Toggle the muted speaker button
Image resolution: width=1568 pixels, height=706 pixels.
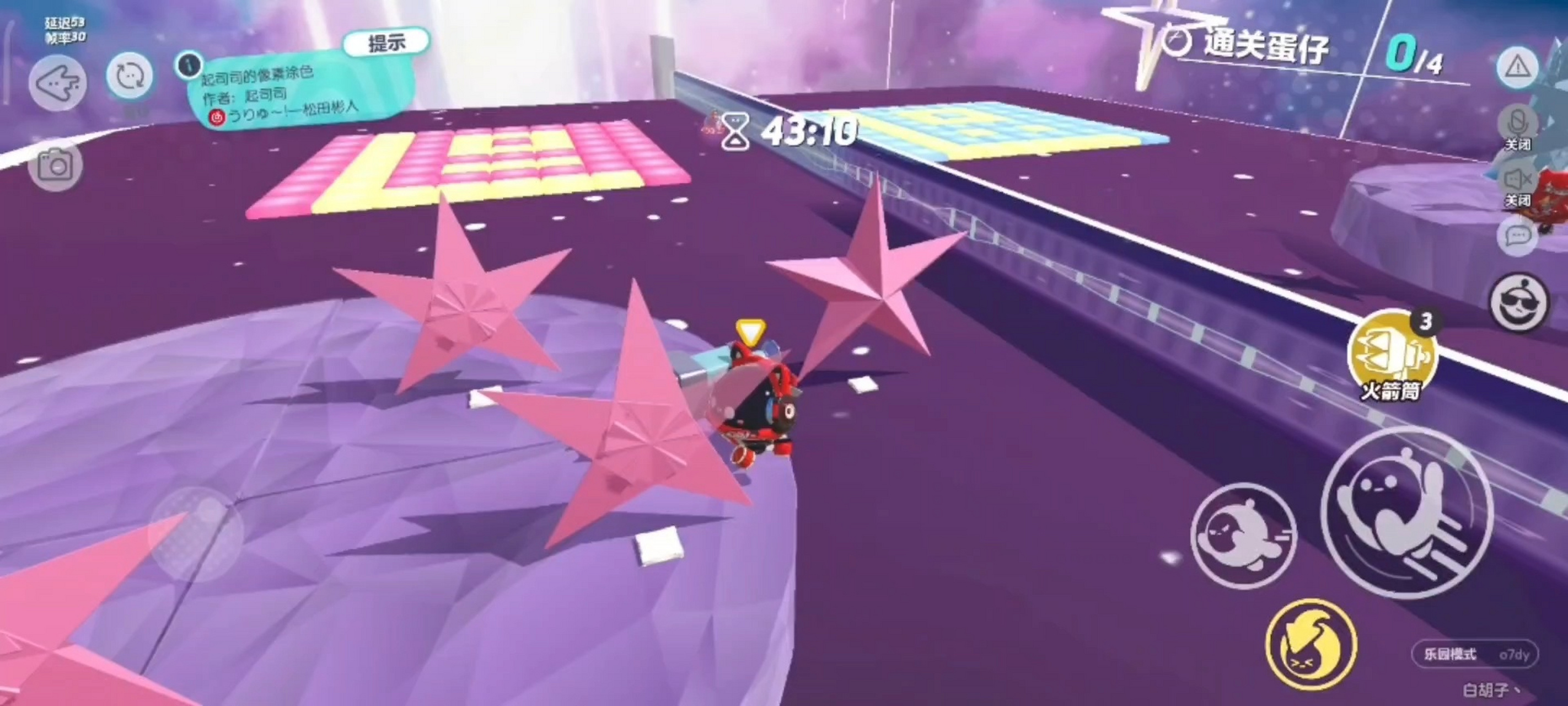(1517, 180)
